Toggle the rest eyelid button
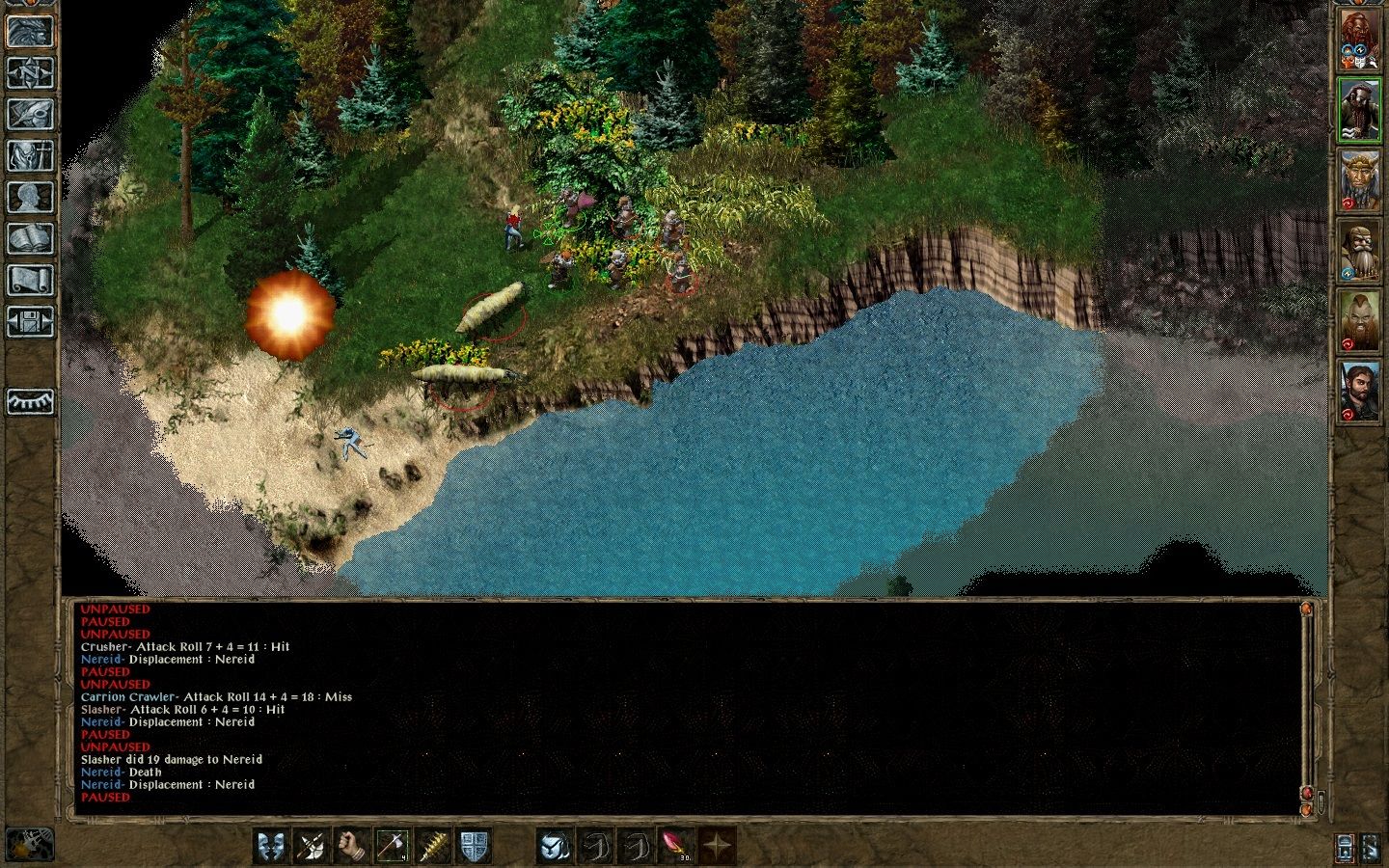 tap(30, 401)
